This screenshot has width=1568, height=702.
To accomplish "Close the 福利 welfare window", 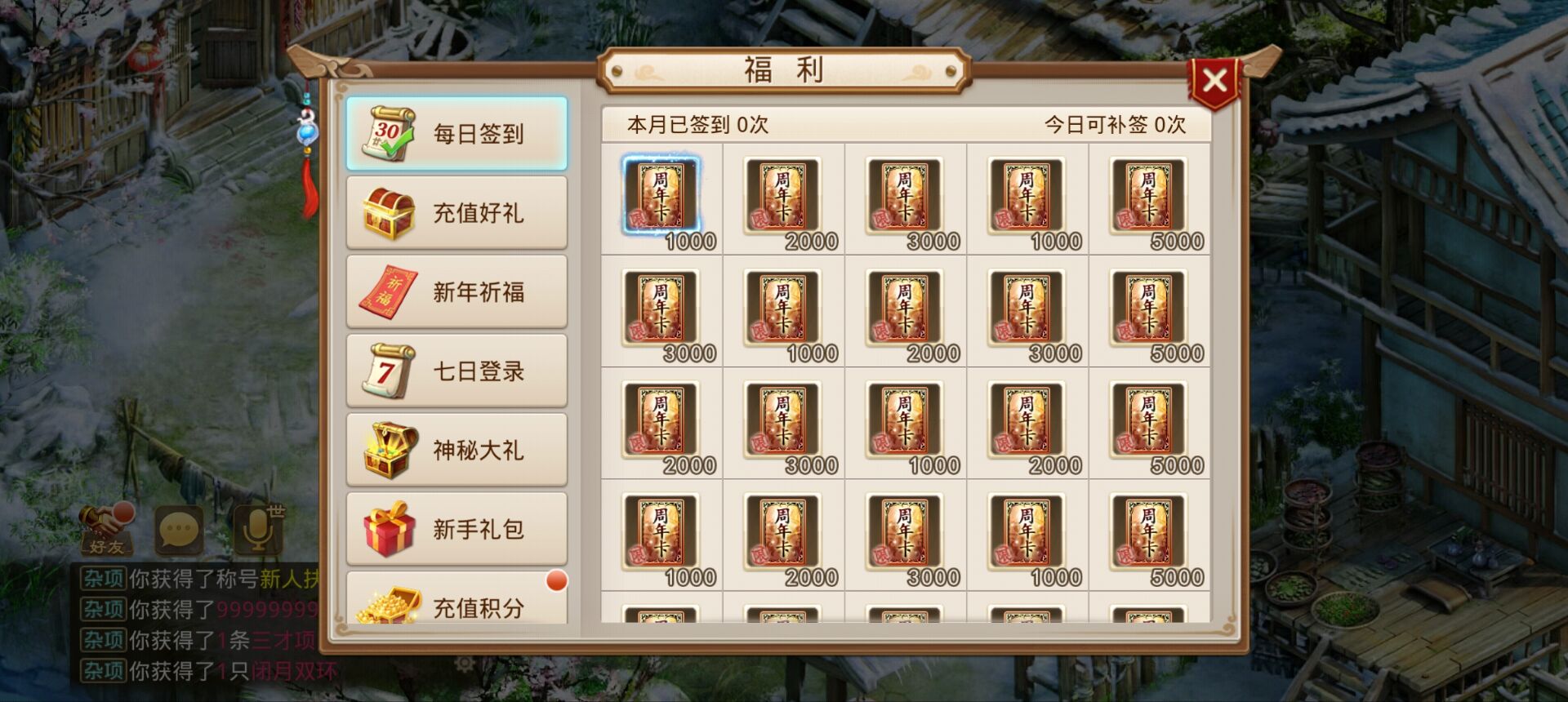I will 1215,78.
